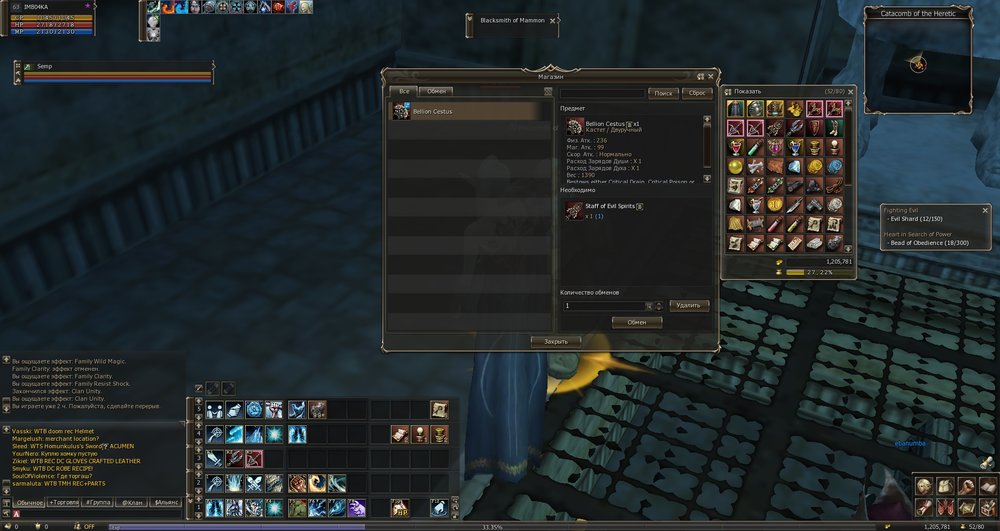Confirm the trade with the Обмен button
This screenshot has height=531, width=1000.
click(x=636, y=322)
